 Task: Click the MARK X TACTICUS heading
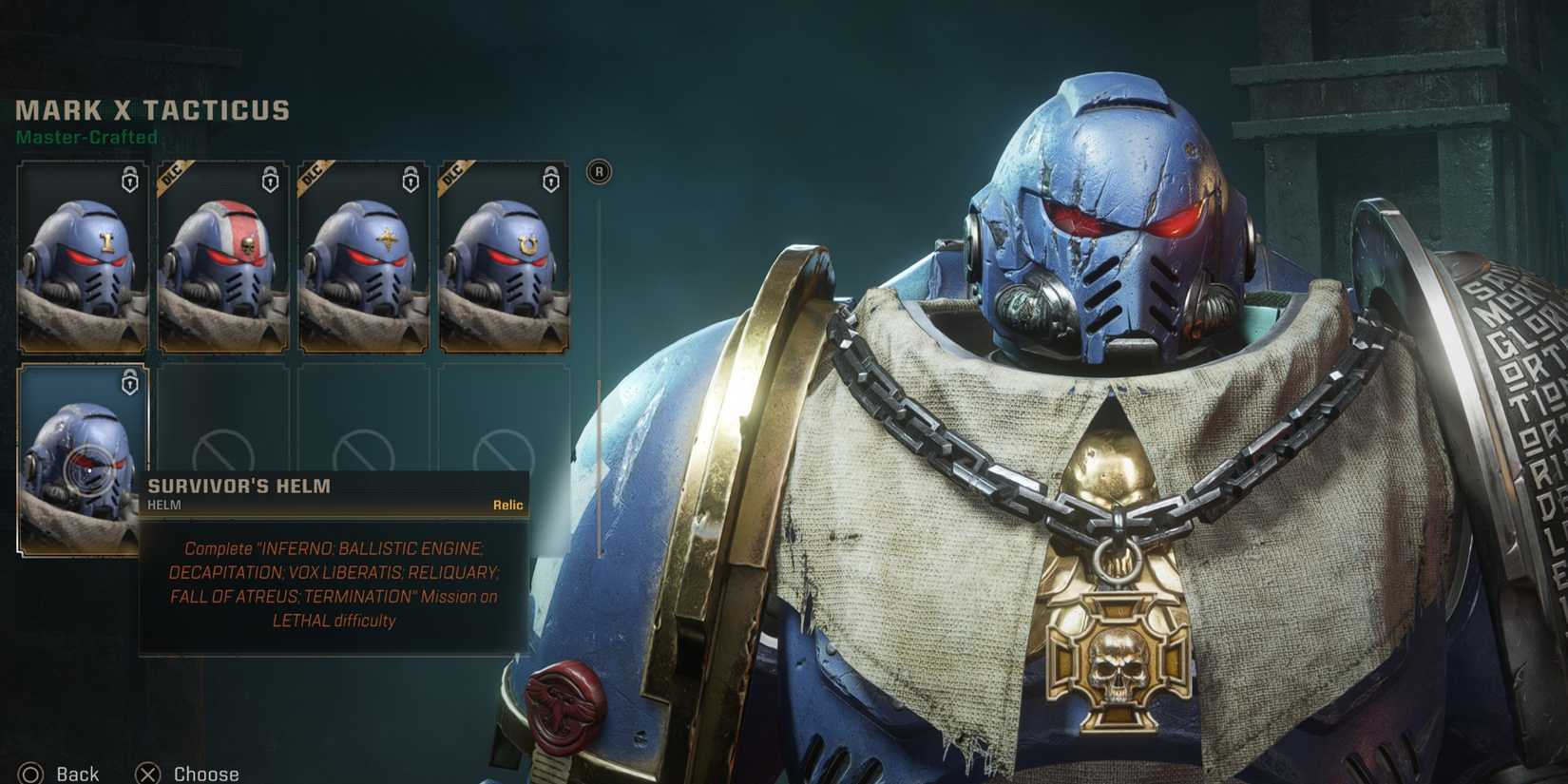(152, 109)
